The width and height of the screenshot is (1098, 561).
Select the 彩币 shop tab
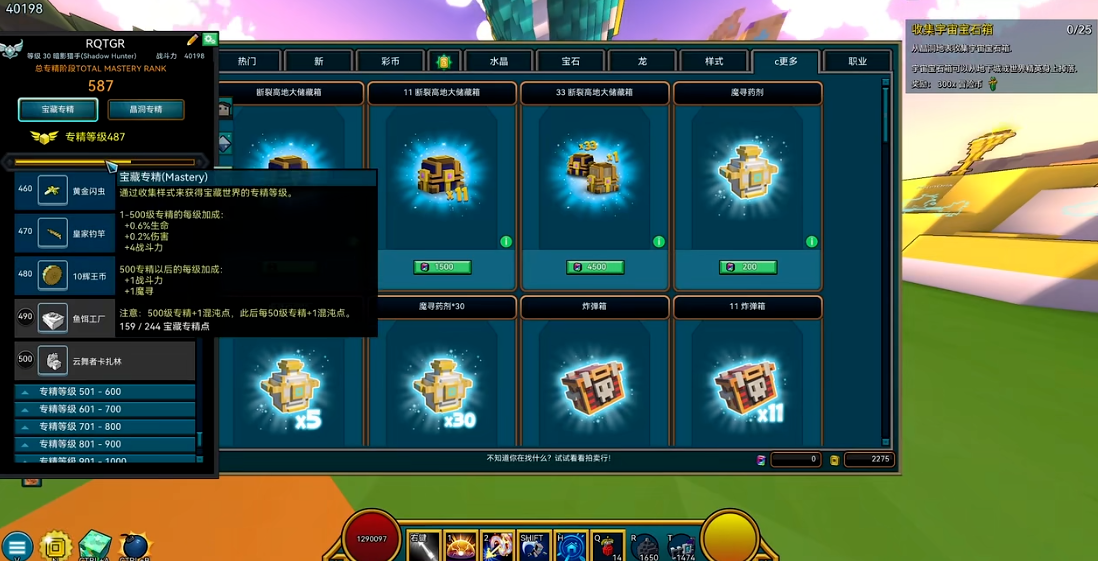coord(390,62)
